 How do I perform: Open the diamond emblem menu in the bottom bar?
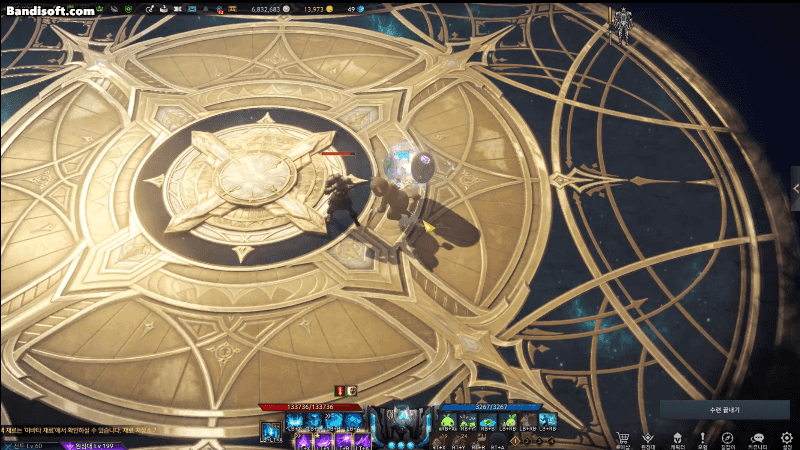tap(648, 438)
